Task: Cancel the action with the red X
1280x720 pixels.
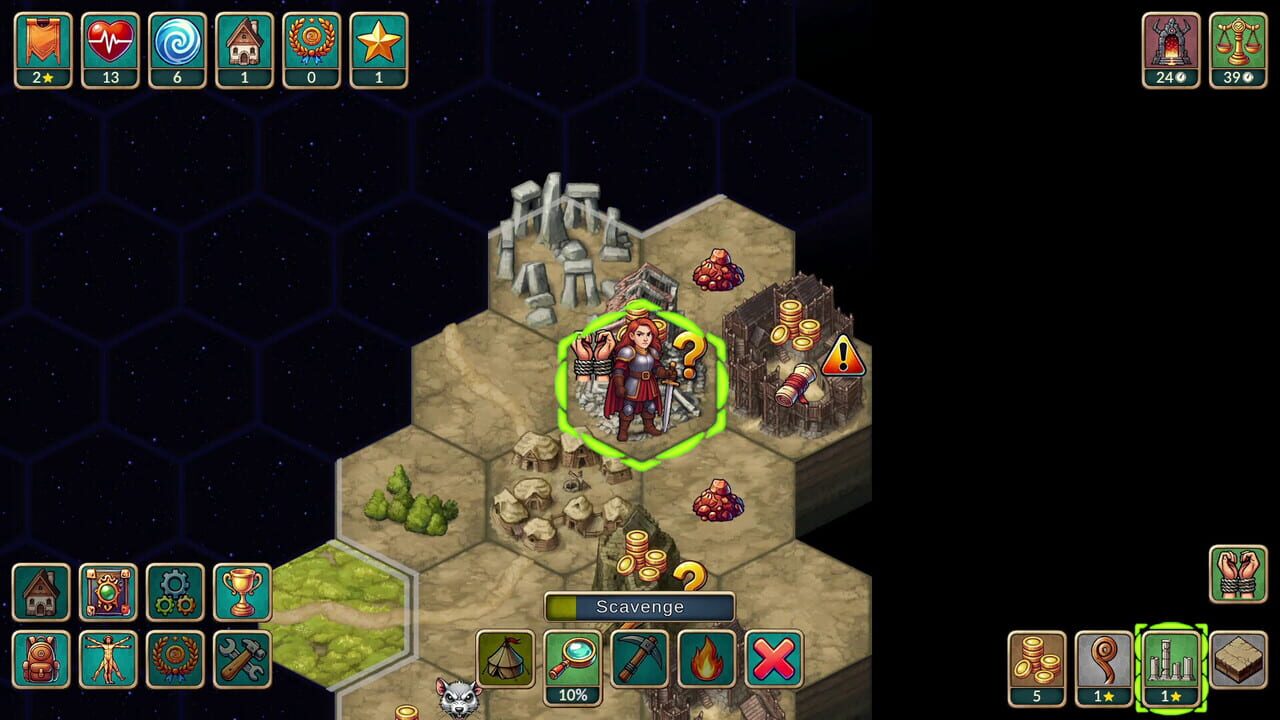Action: point(771,660)
